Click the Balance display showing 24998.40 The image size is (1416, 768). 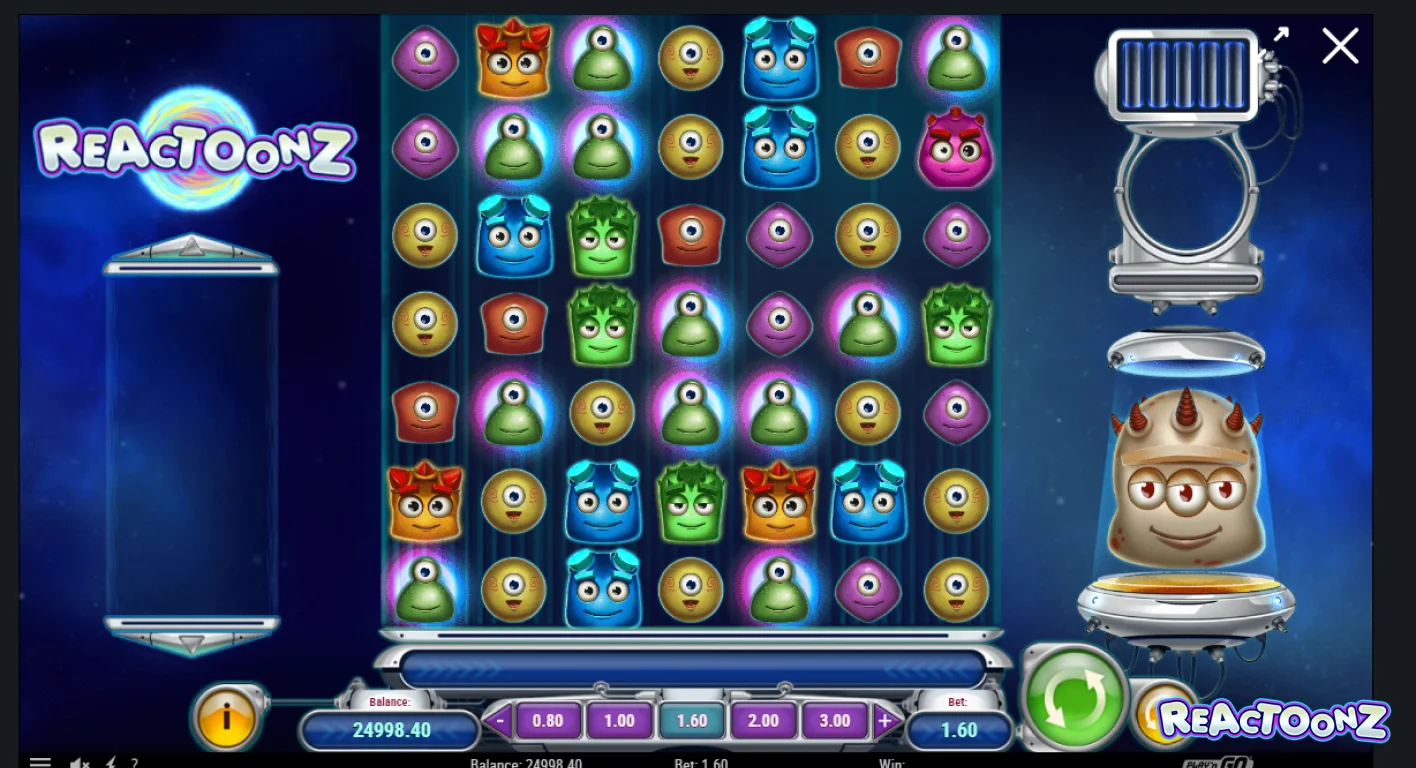pos(393,730)
